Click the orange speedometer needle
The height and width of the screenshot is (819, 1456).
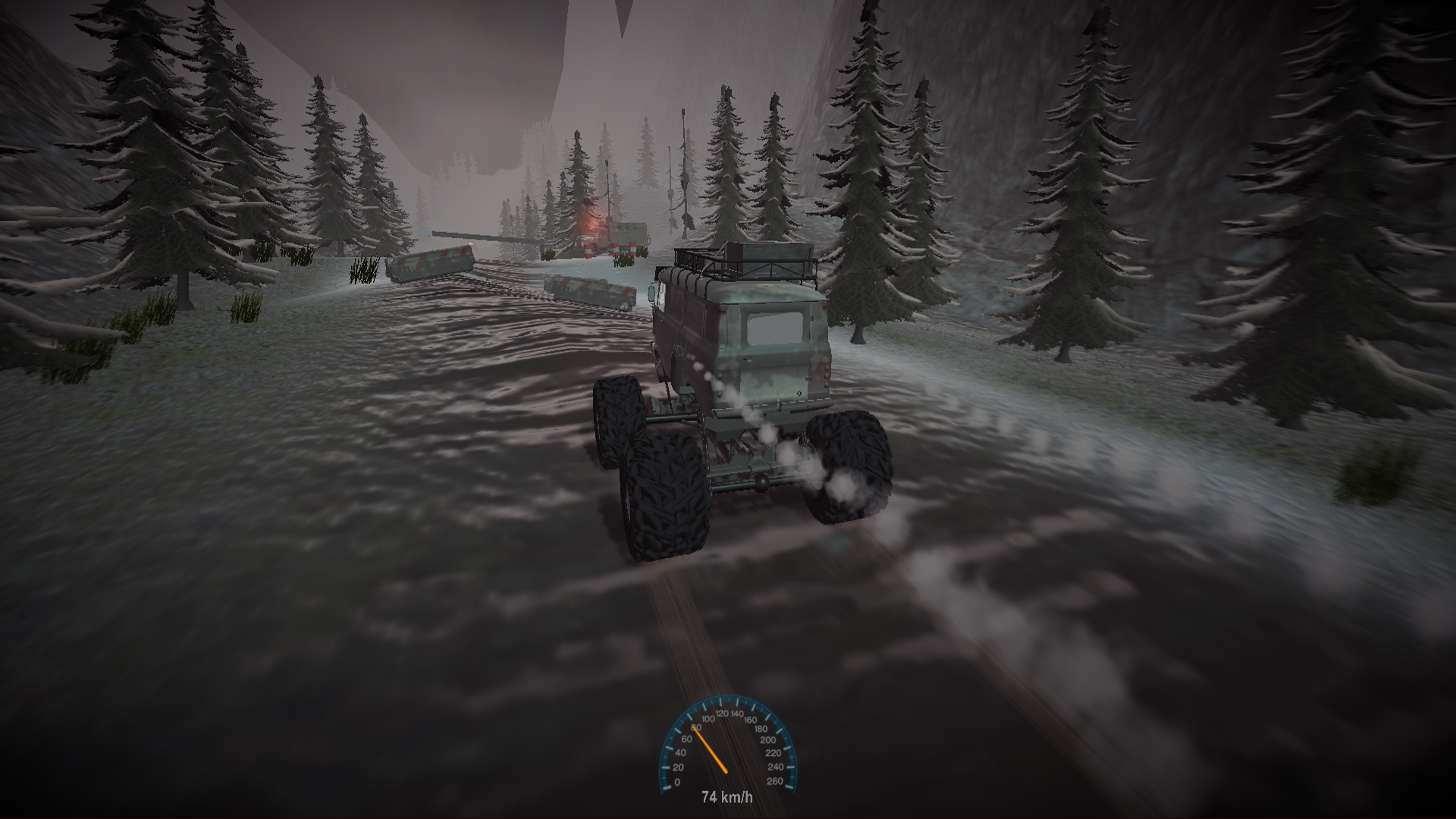[710, 749]
